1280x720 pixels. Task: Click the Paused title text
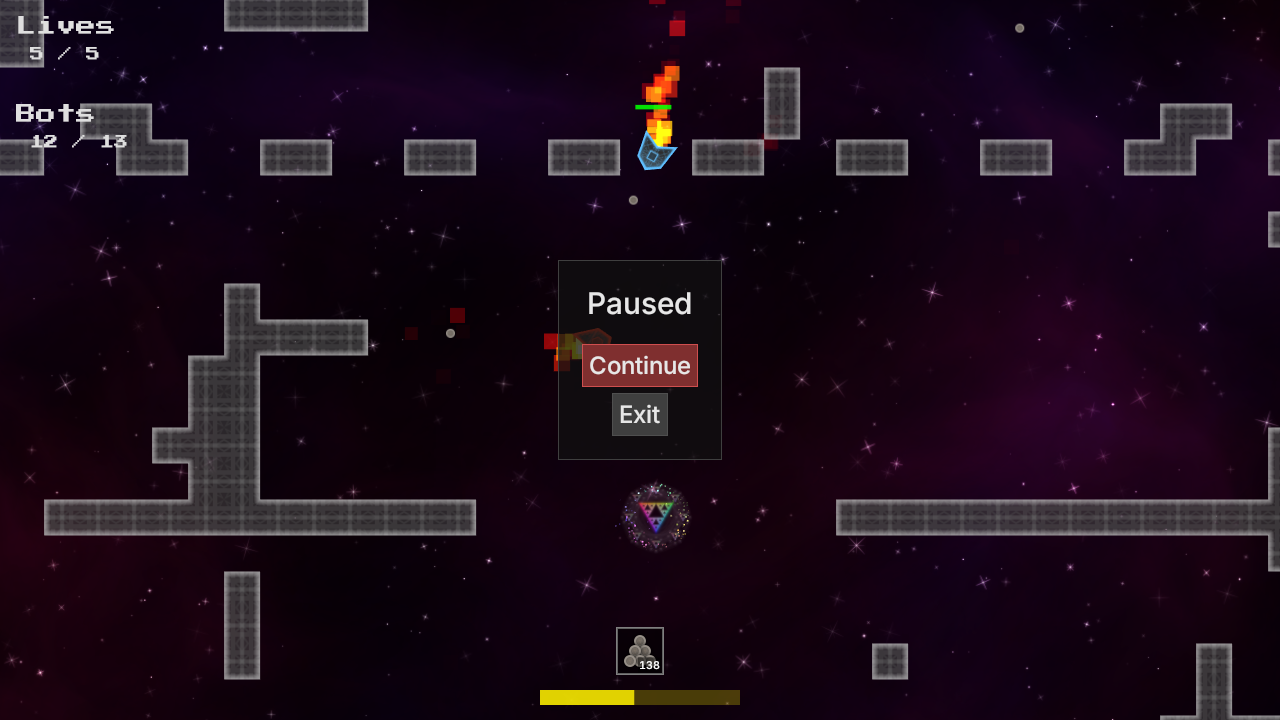[639, 303]
